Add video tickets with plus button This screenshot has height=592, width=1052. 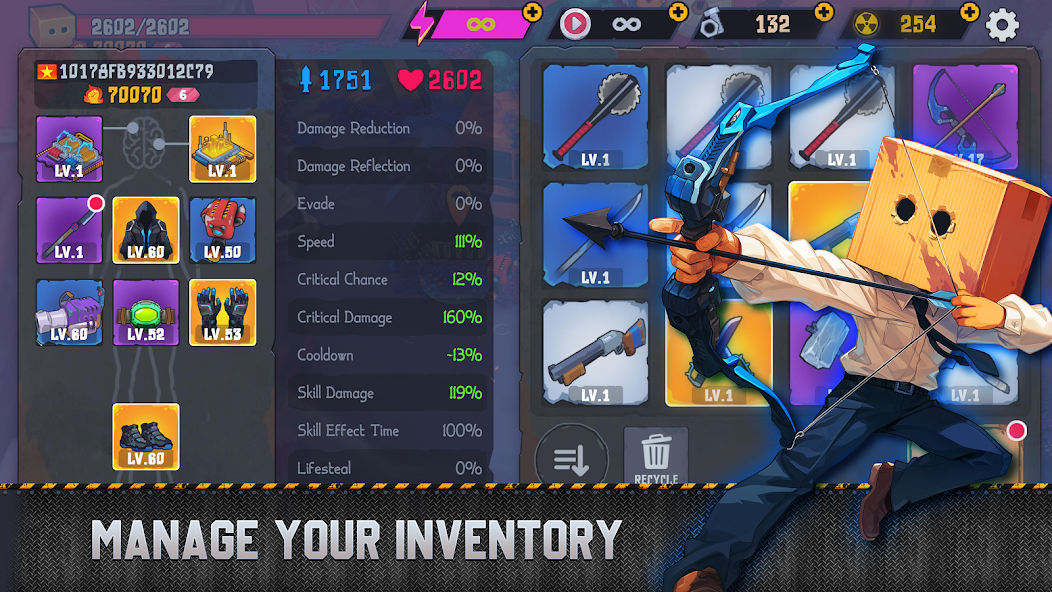(x=679, y=12)
